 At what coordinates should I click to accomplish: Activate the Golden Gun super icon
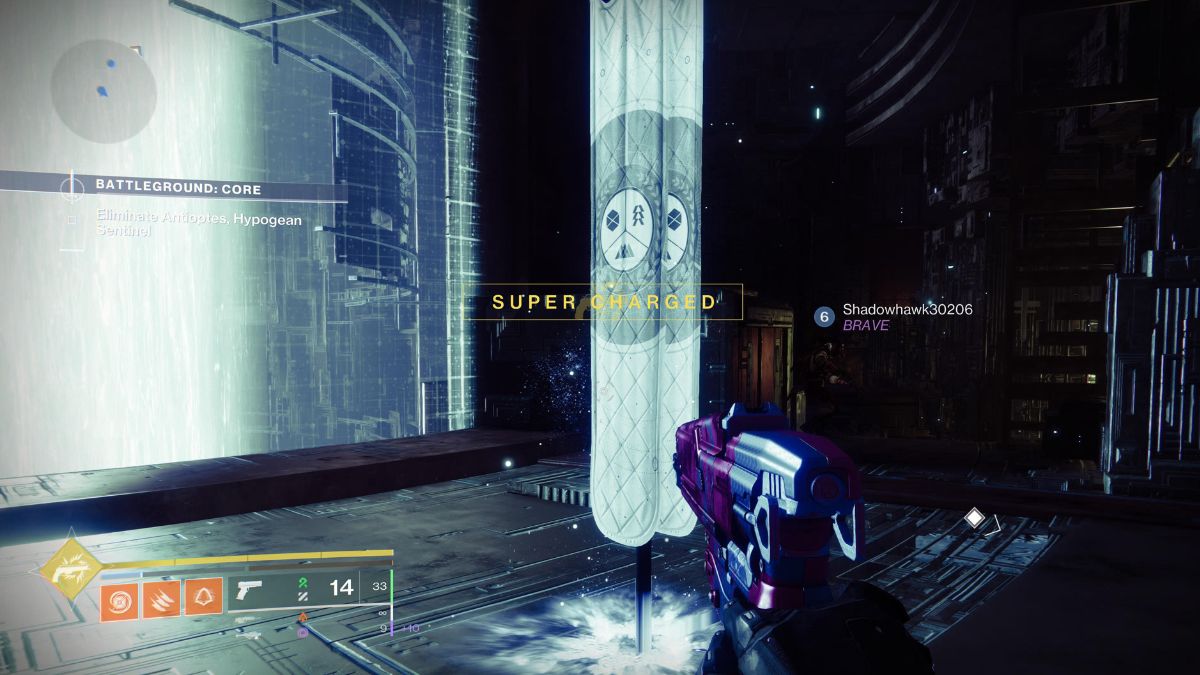pos(69,571)
